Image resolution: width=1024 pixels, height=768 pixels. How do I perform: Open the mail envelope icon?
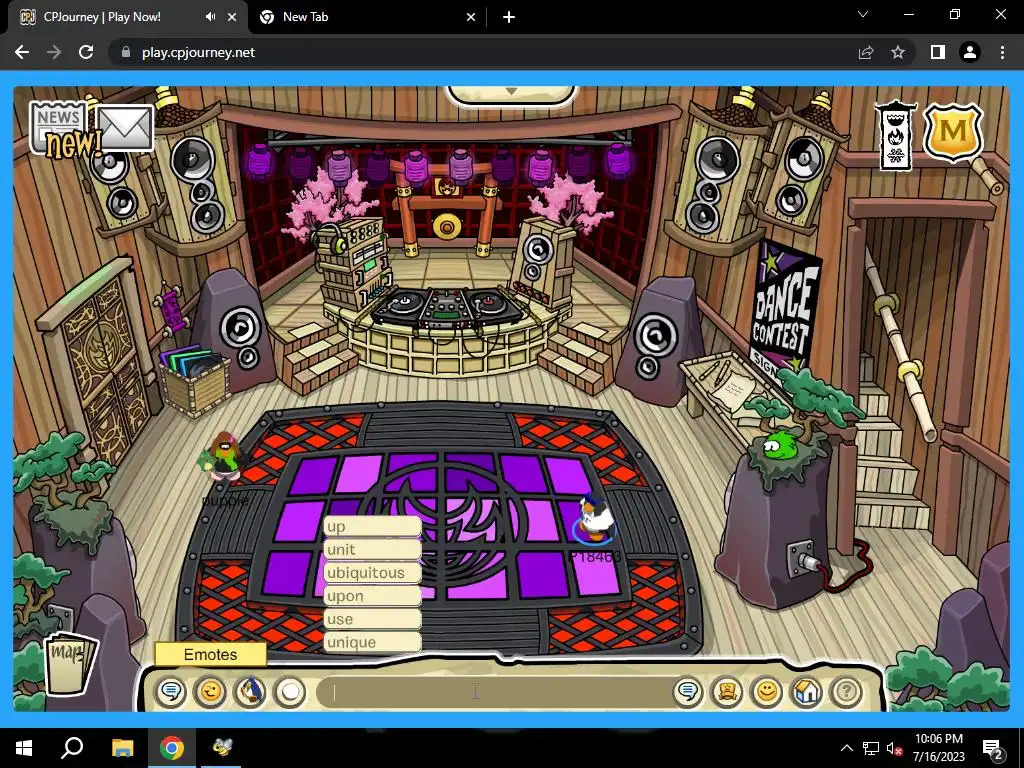coord(125,129)
